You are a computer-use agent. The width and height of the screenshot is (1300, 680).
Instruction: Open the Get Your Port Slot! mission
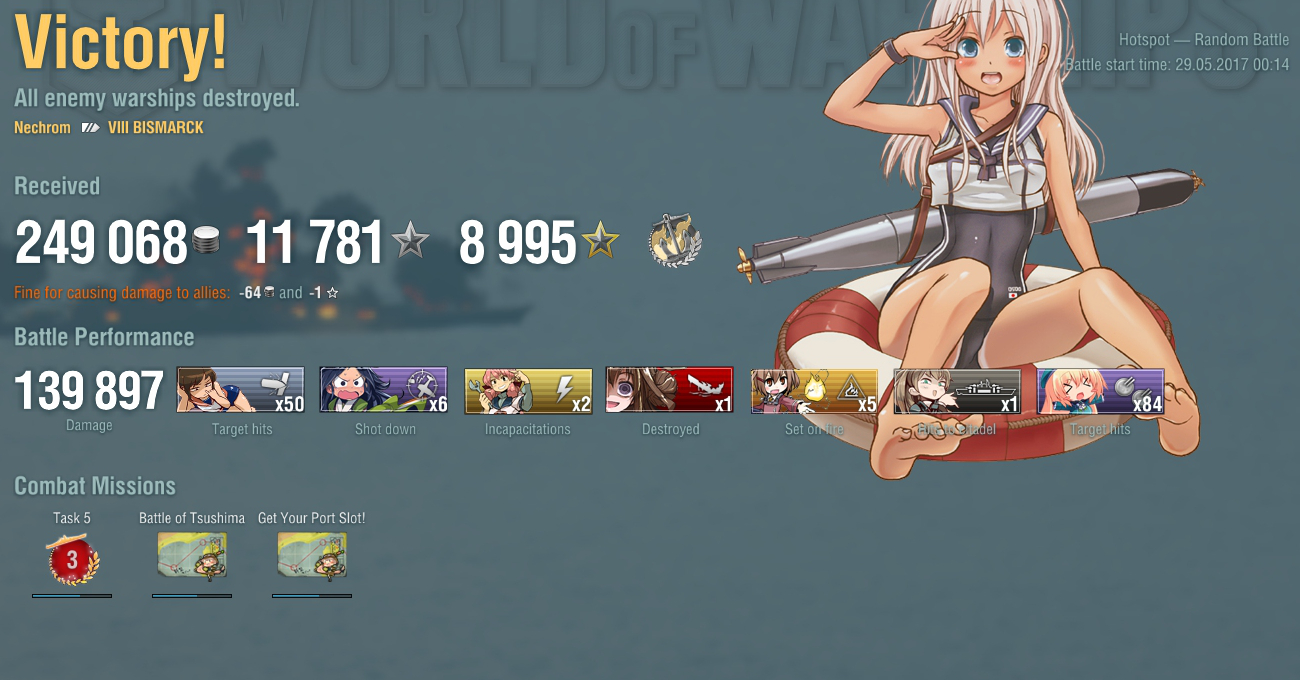(x=312, y=556)
